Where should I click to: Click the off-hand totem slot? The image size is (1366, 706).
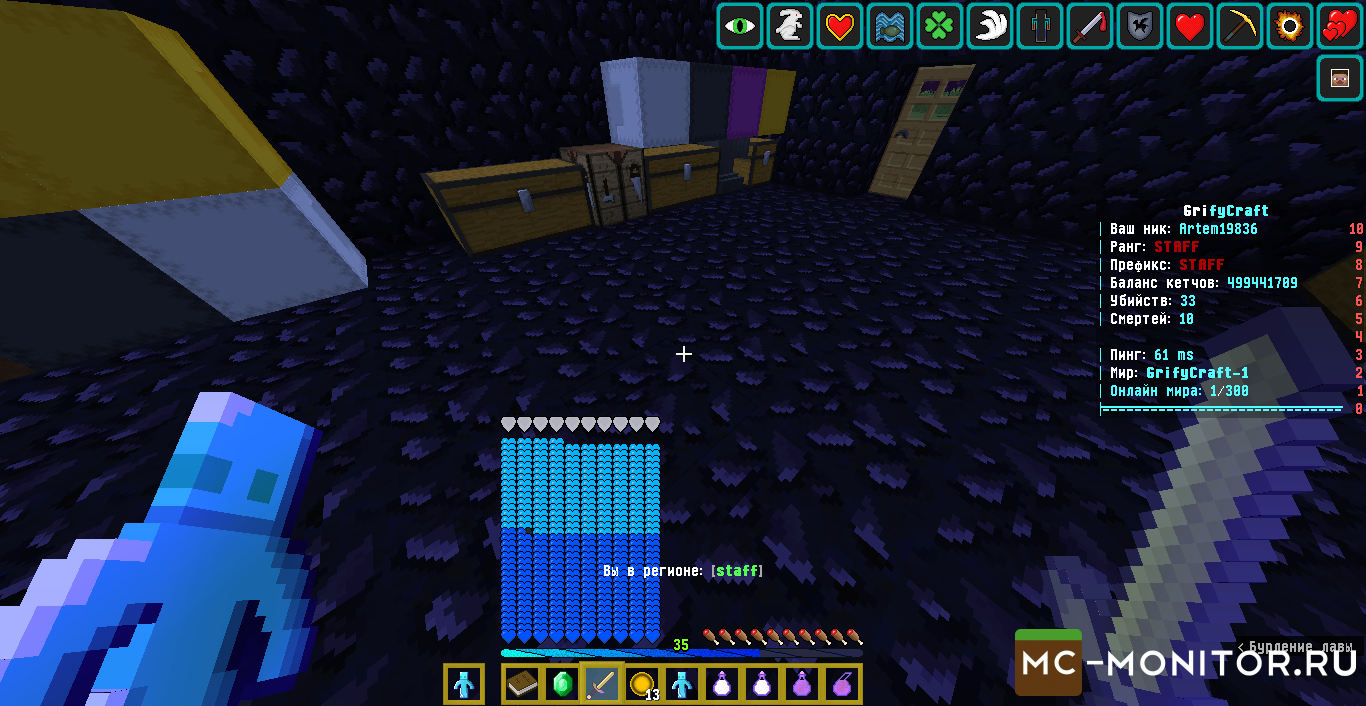tap(464, 685)
